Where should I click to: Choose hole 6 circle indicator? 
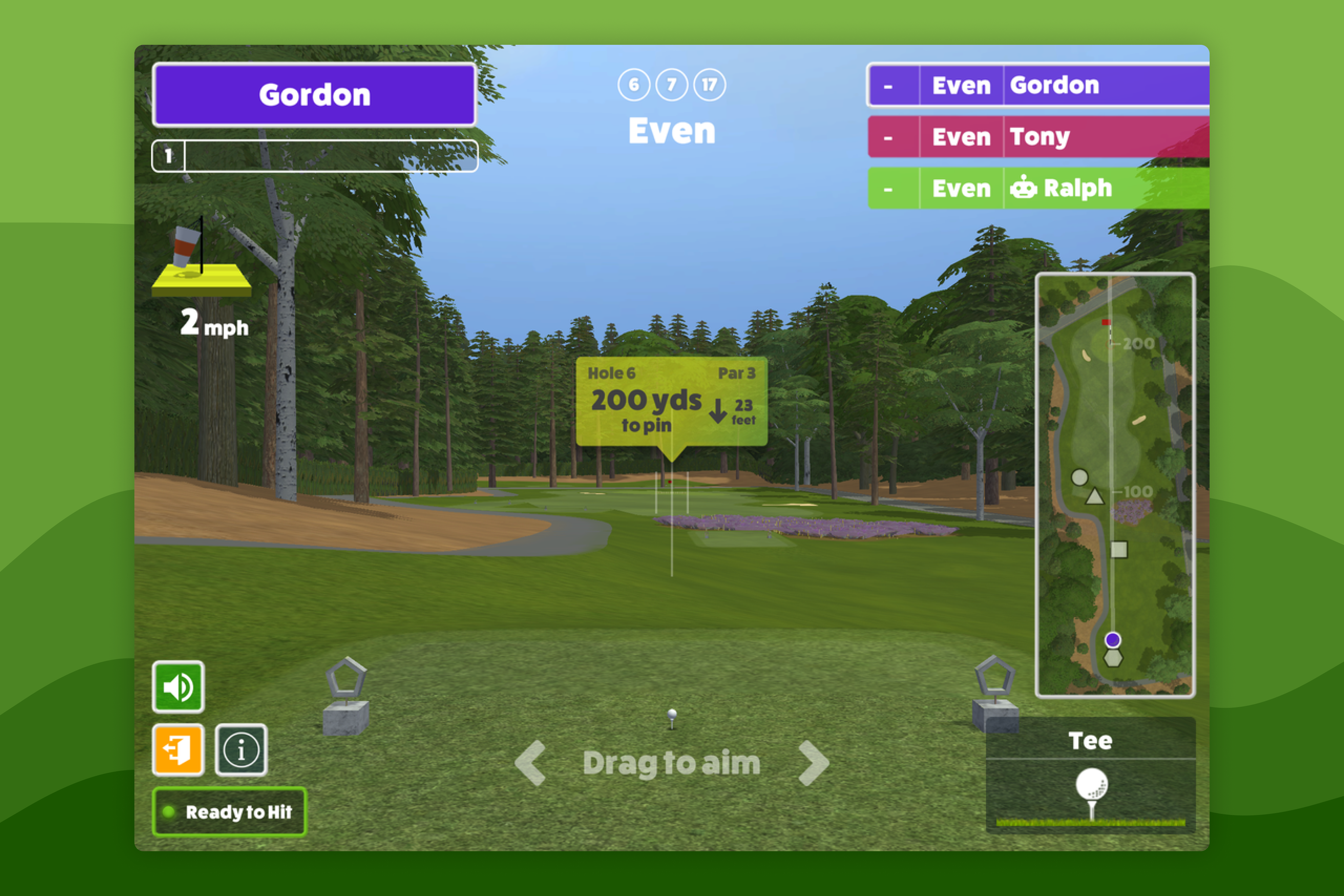point(634,85)
